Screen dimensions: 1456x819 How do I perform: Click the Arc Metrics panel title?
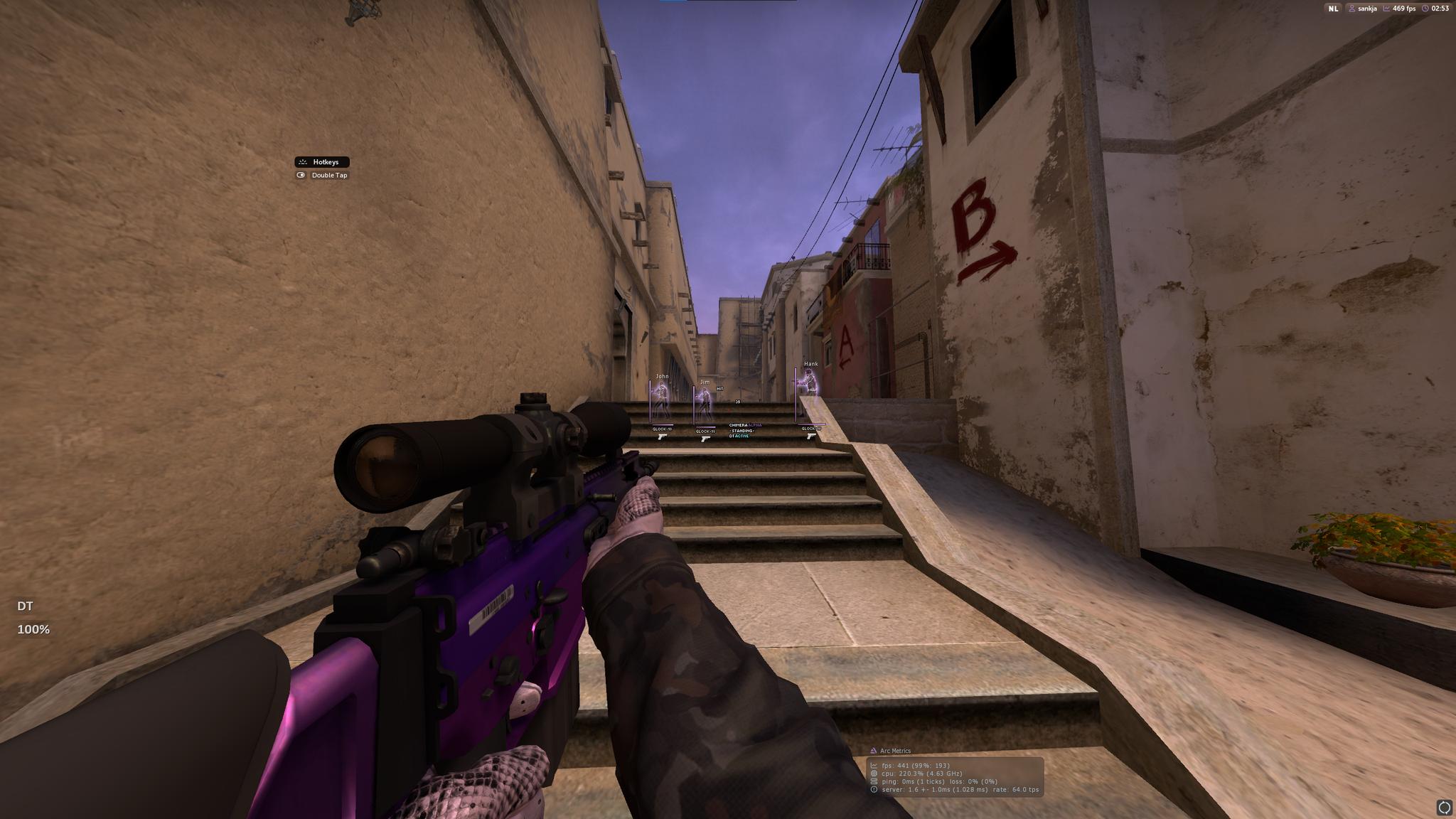click(894, 751)
